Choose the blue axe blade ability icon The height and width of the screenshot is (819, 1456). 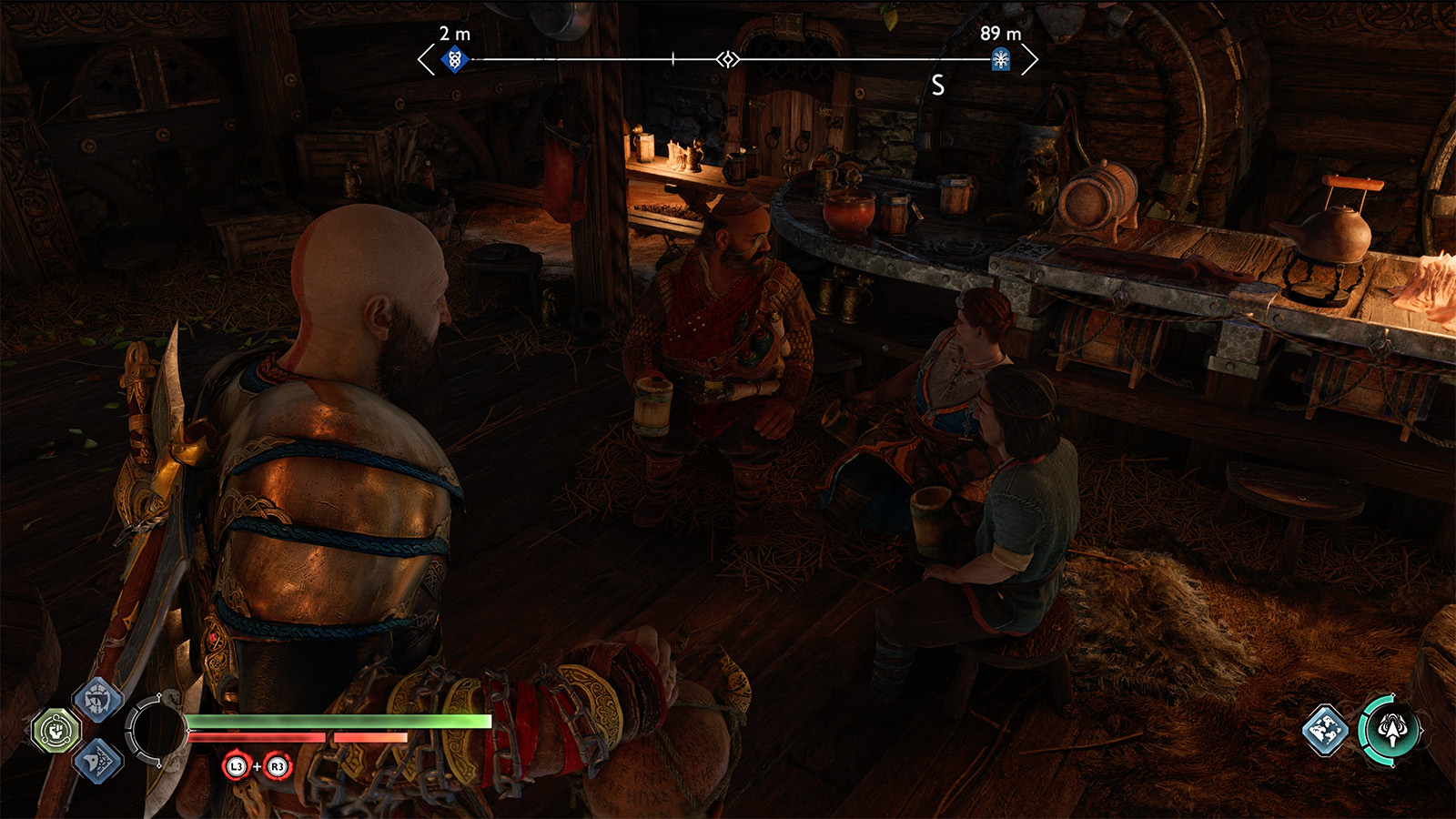pyautogui.click(x=97, y=761)
